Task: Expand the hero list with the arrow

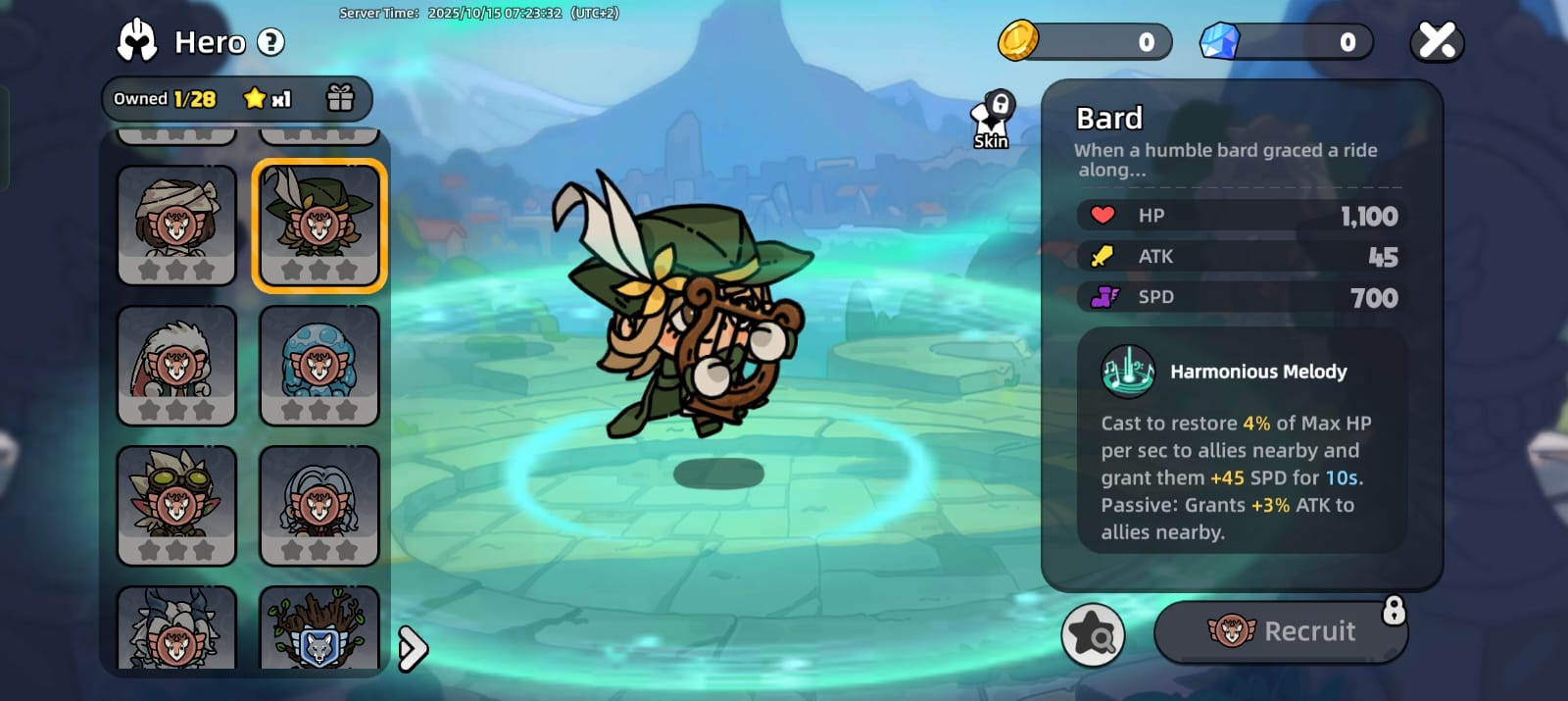Action: pyautogui.click(x=413, y=648)
